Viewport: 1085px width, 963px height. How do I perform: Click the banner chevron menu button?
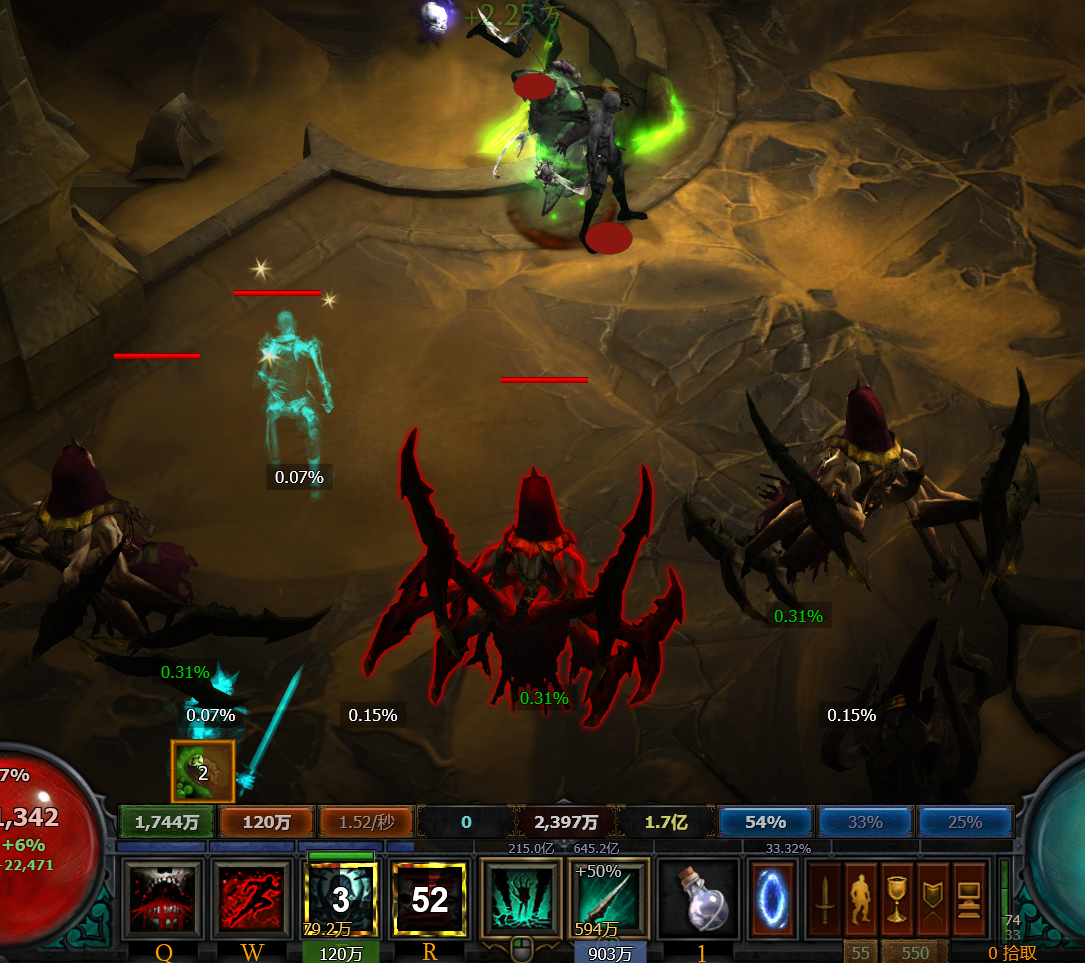point(933,899)
